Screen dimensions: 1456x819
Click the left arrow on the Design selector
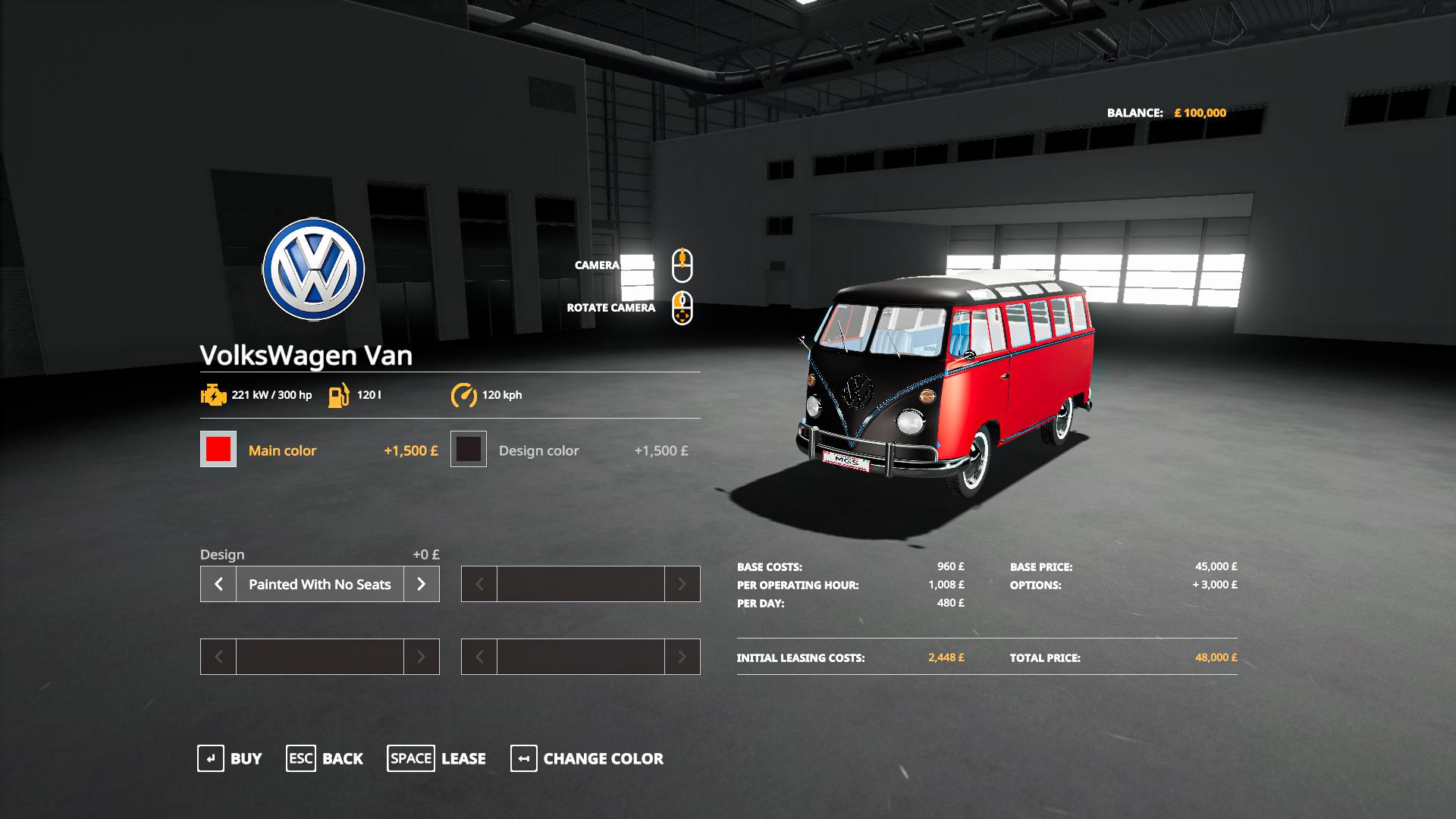click(218, 584)
